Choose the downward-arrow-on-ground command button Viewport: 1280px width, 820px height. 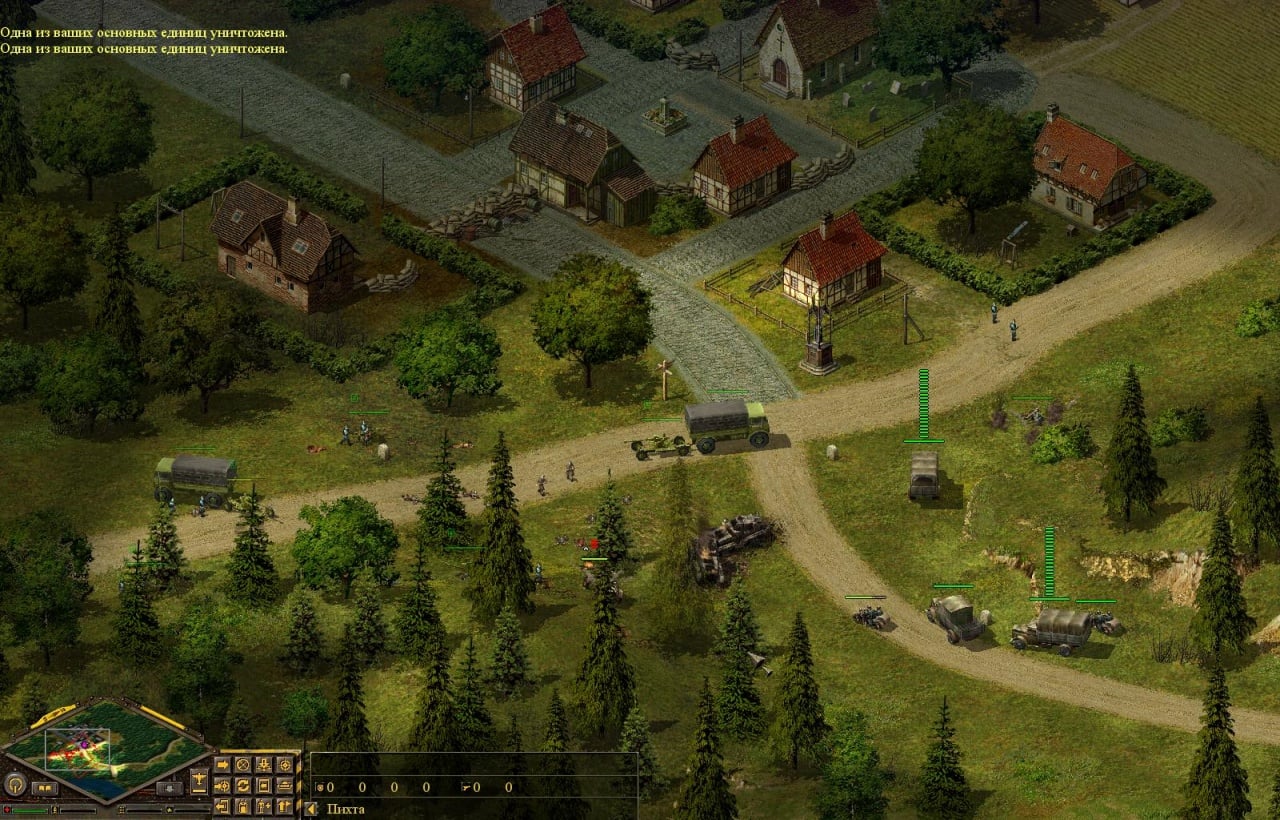pyautogui.click(x=264, y=765)
